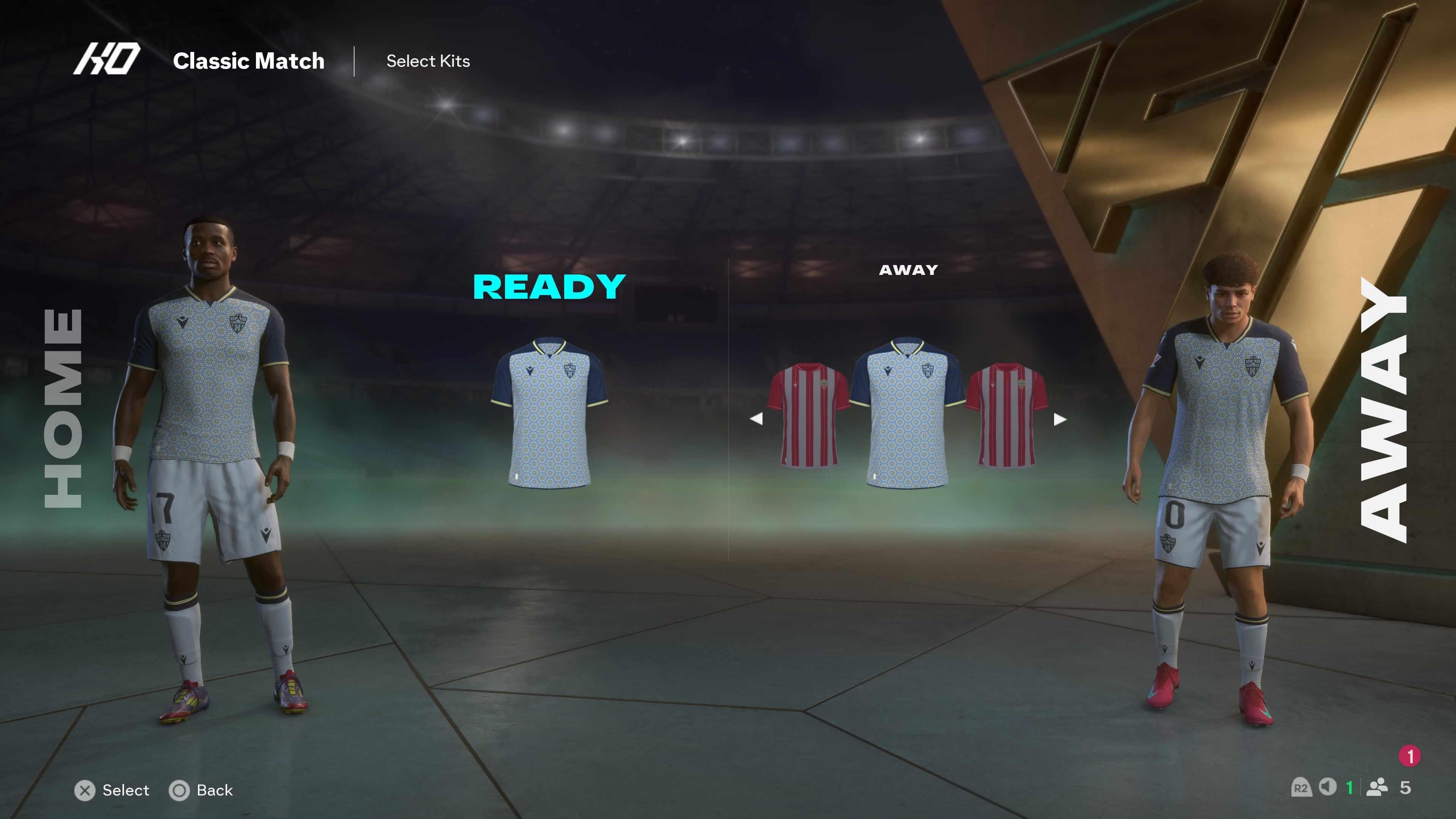The width and height of the screenshot is (1456, 819).
Task: Click the speaker voice chat icon
Action: 1327,787
